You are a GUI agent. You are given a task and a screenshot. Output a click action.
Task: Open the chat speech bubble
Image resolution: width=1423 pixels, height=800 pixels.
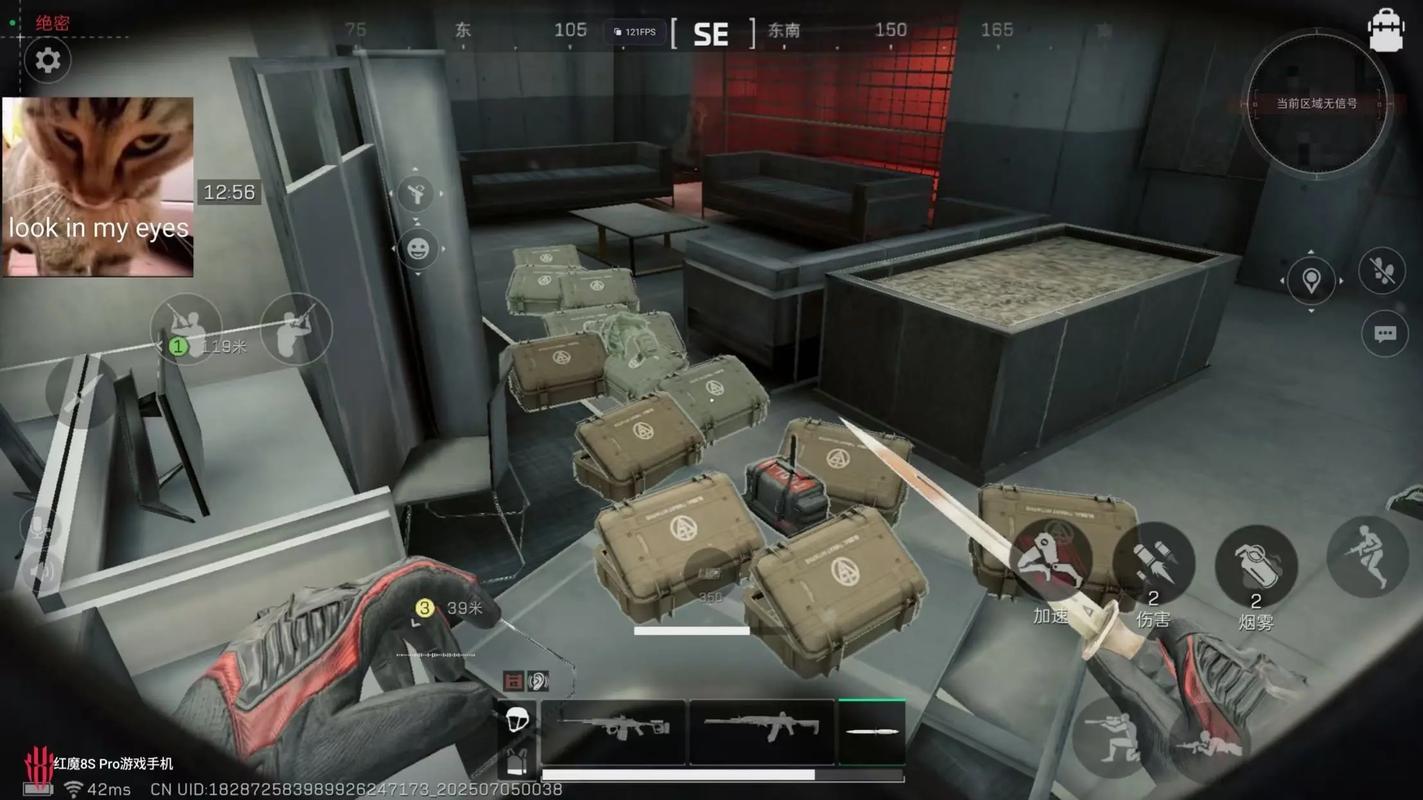point(1385,334)
